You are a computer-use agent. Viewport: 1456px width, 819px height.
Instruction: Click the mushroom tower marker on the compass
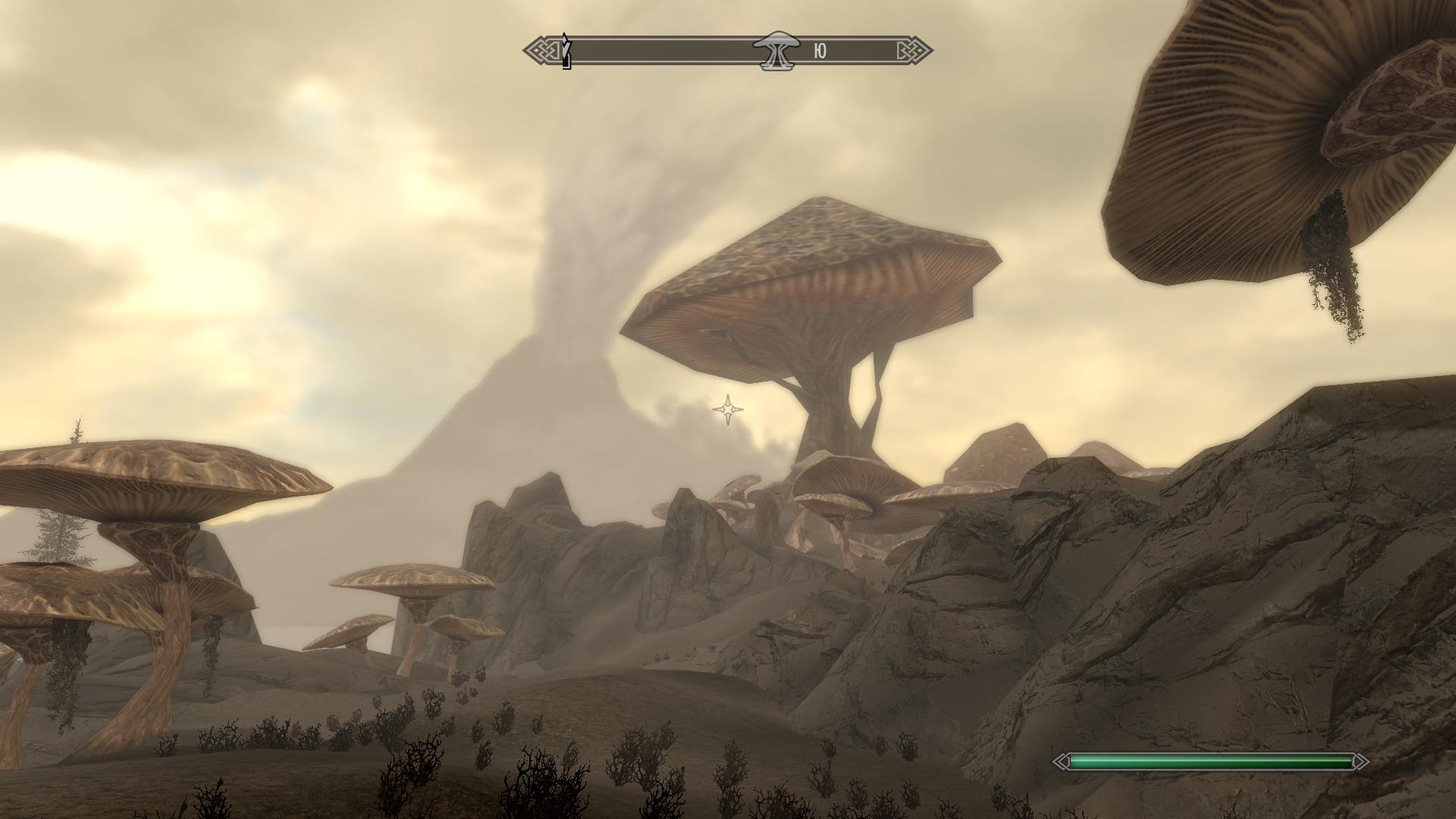tap(774, 51)
